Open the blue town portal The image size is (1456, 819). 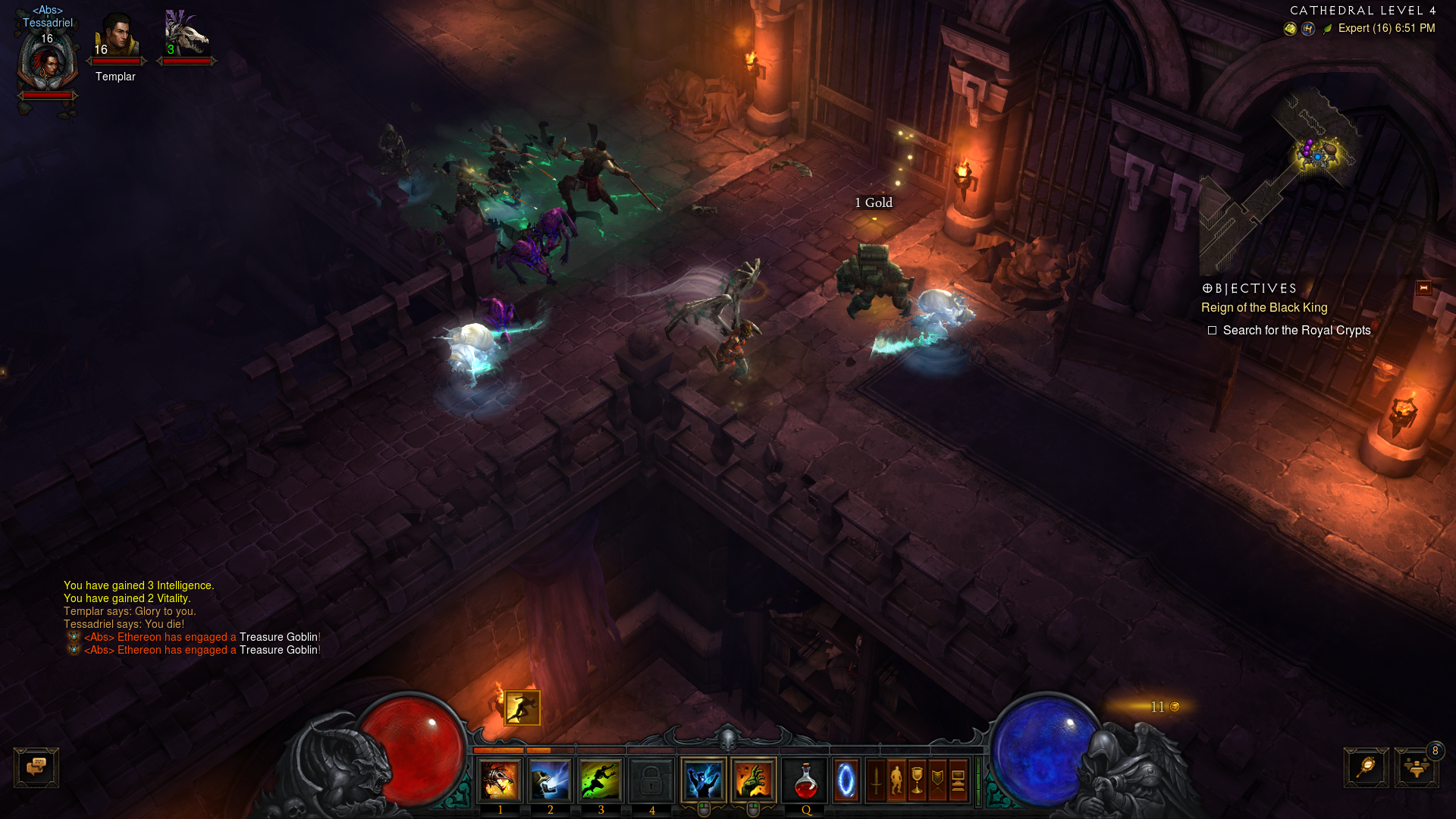tap(846, 780)
